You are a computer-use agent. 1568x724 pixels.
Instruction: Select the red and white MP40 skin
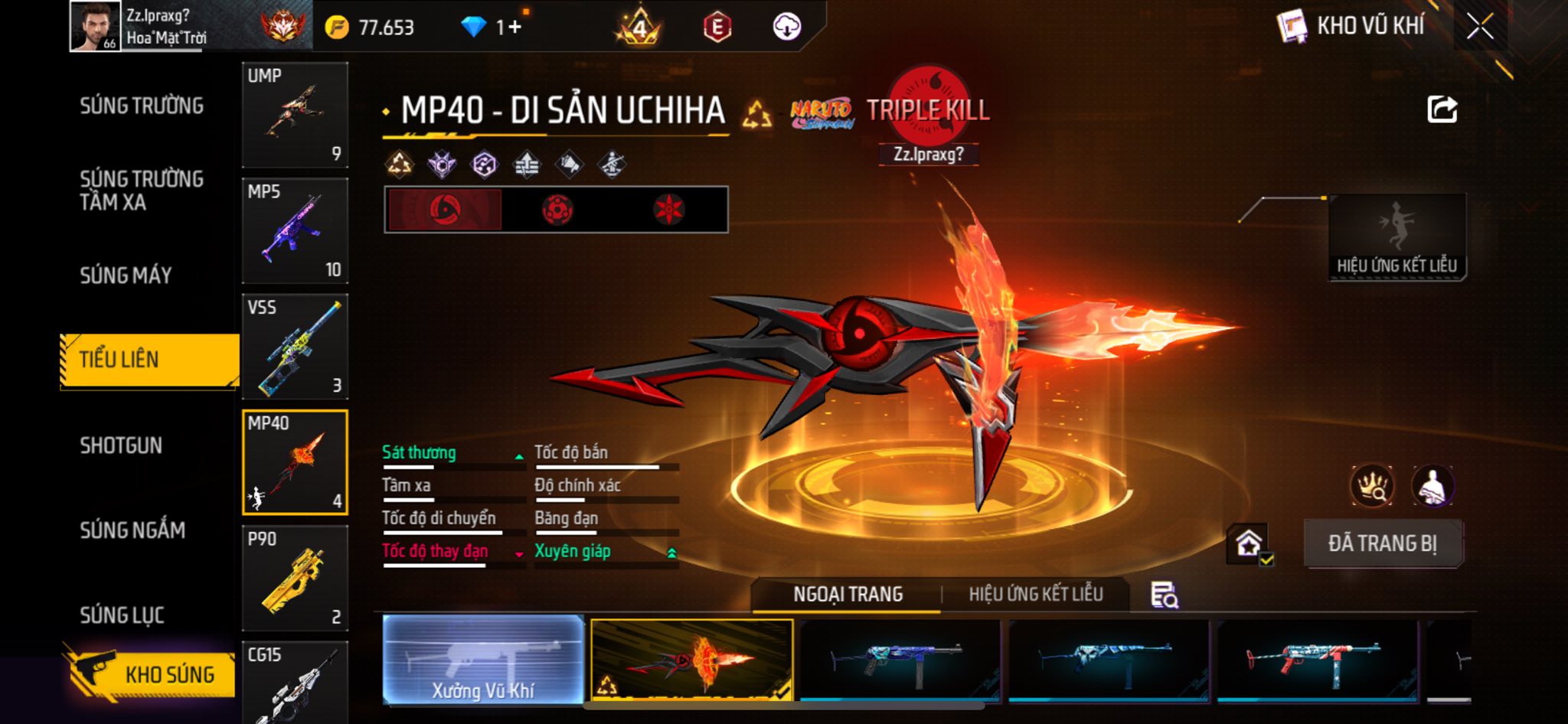pos(1317,660)
